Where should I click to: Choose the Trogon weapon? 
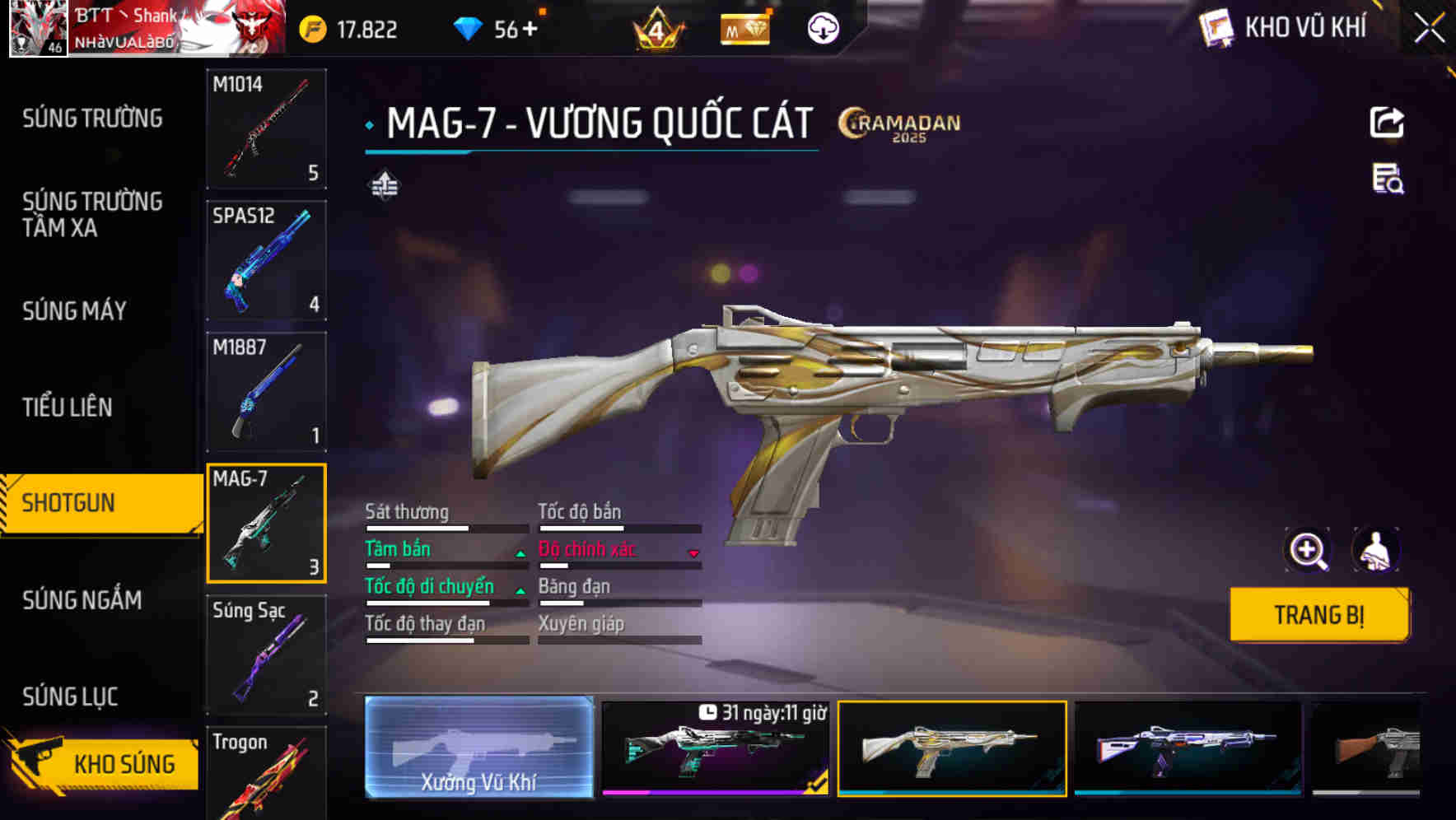pyautogui.click(x=266, y=772)
